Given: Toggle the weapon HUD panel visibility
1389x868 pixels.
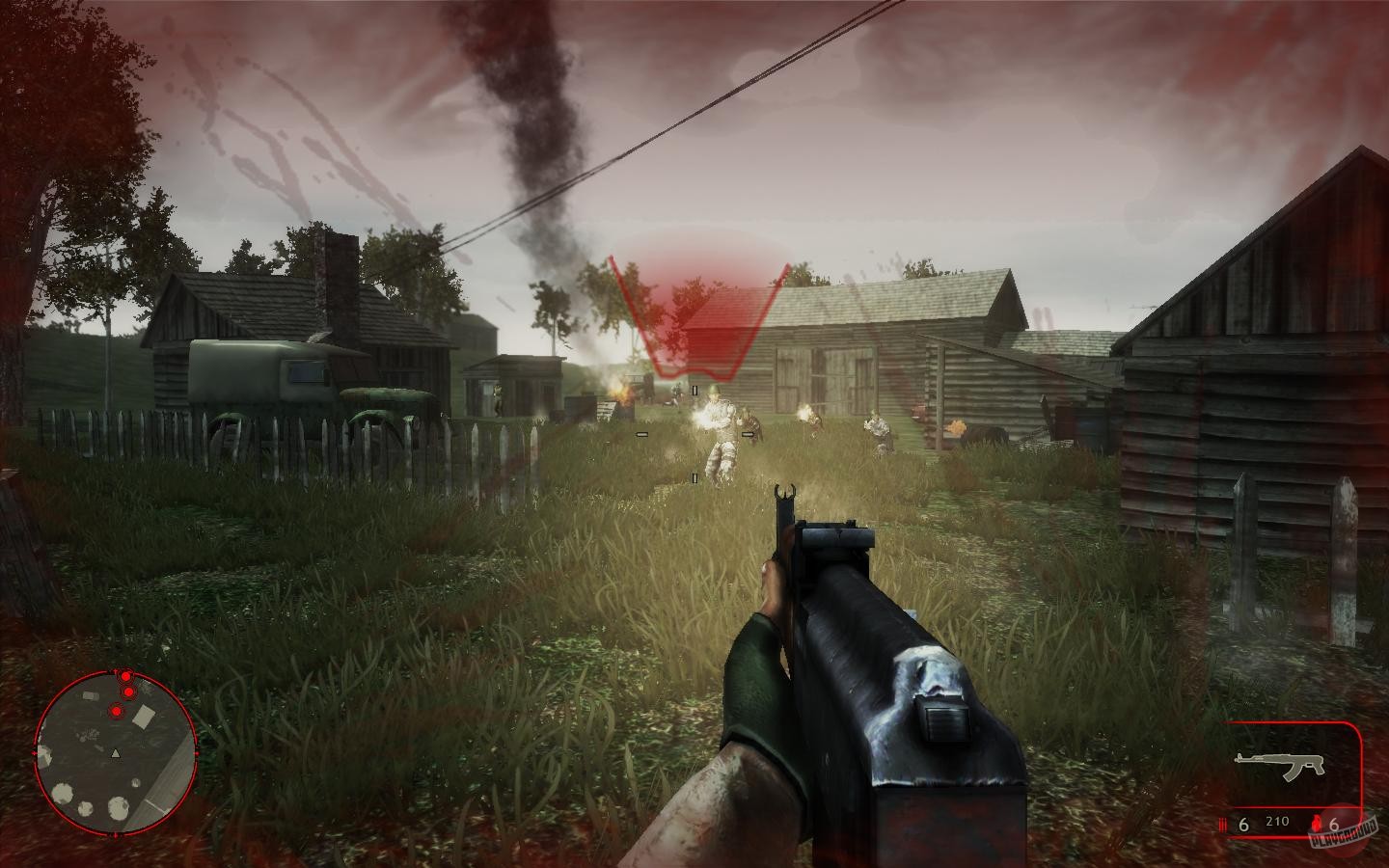Looking at the screenshot, I should (x=1283, y=767).
